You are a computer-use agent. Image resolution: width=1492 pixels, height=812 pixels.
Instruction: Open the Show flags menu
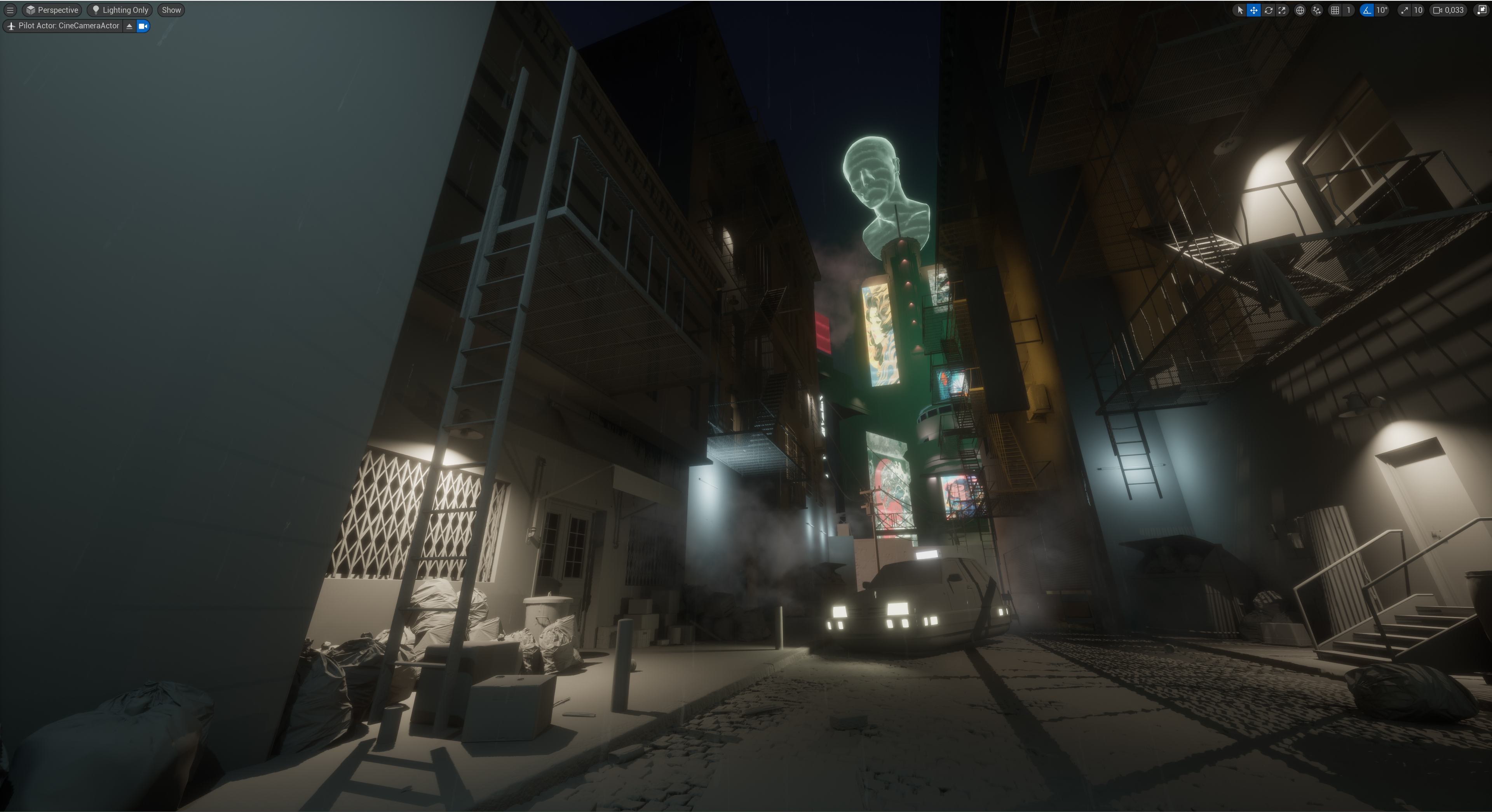pos(171,10)
